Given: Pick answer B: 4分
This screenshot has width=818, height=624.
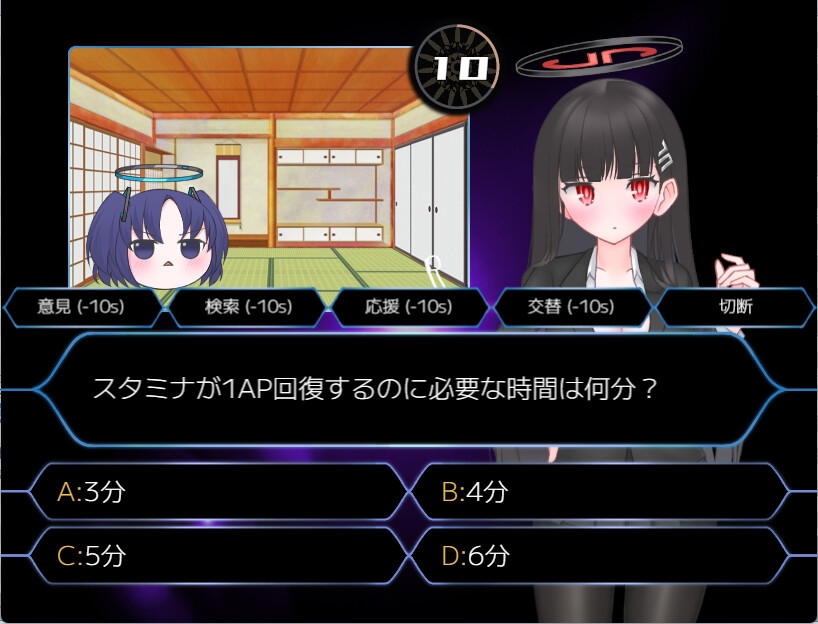Looking at the screenshot, I should [x=599, y=491].
